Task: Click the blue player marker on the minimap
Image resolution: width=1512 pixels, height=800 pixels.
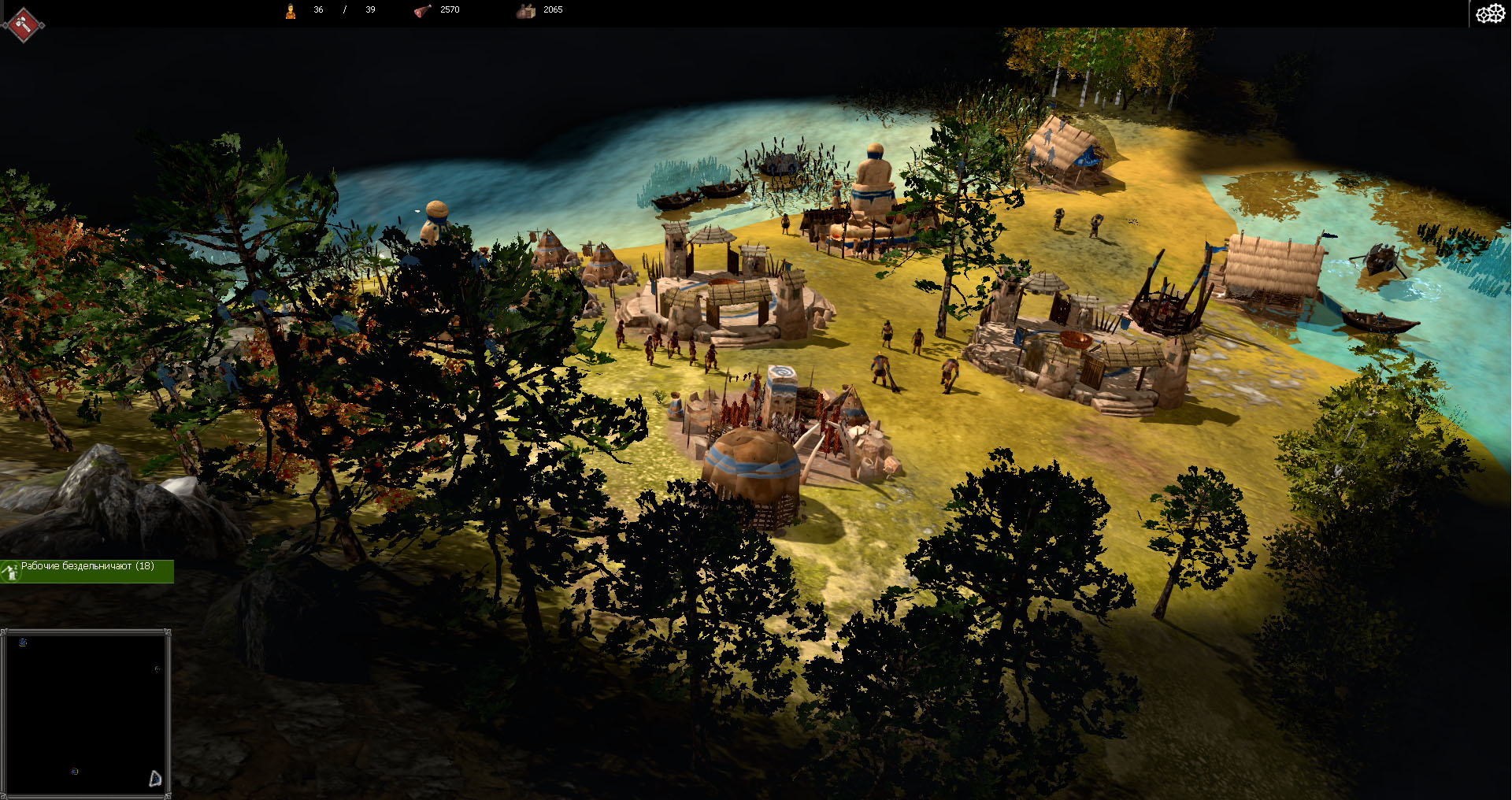Action: [24, 643]
